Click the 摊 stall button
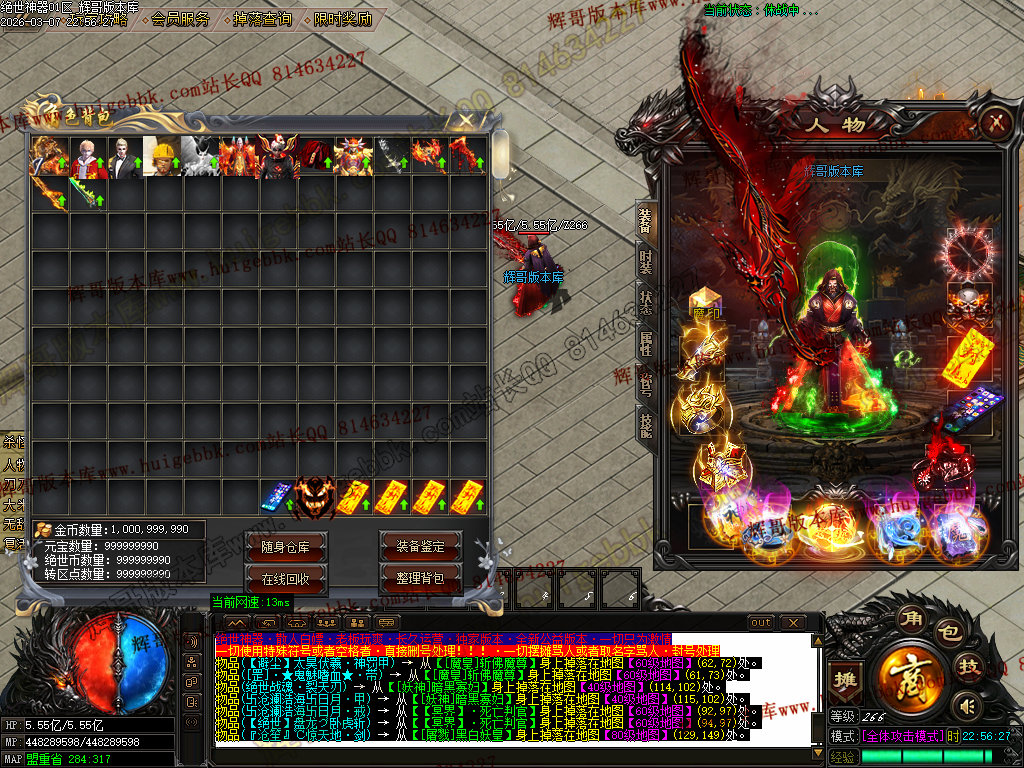Image resolution: width=1024 pixels, height=768 pixels. pos(846,678)
